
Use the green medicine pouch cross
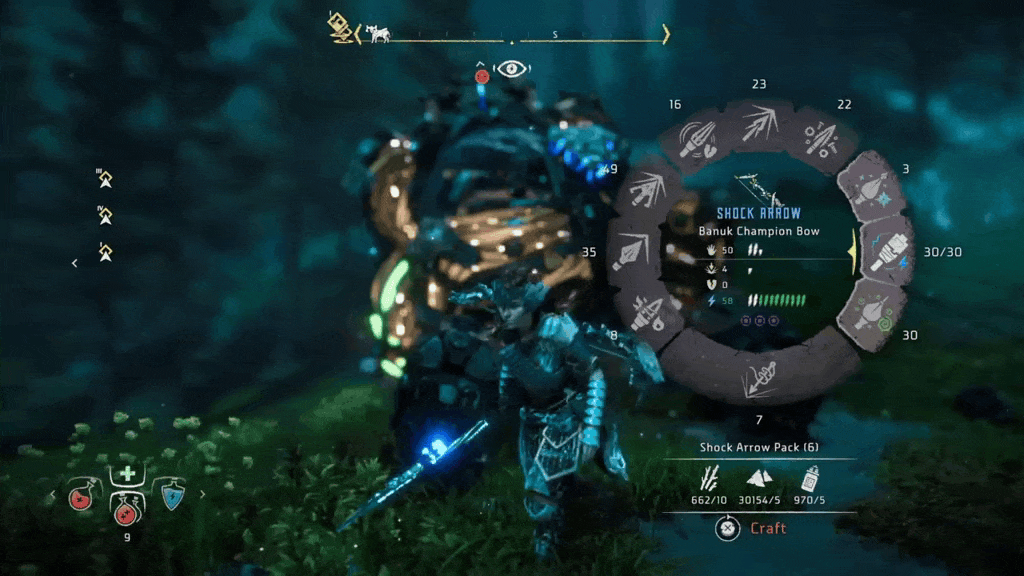(127, 474)
